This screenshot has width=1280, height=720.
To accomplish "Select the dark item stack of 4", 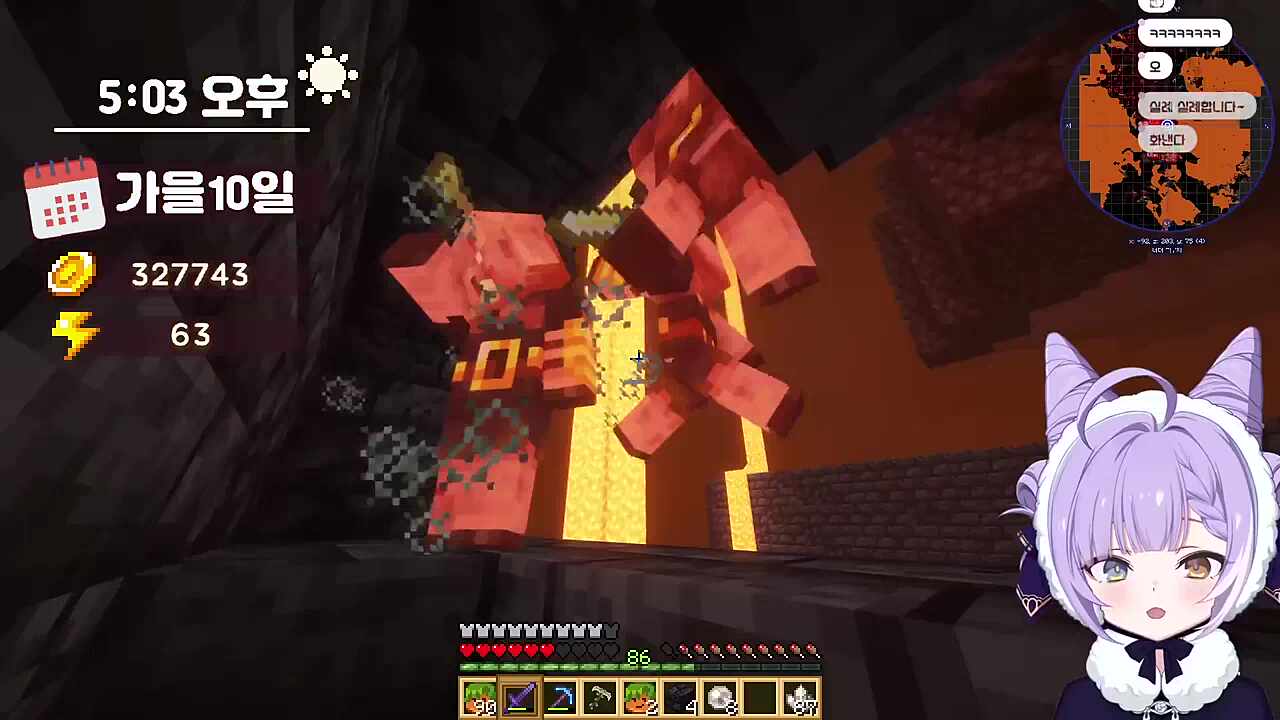I will [x=680, y=697].
